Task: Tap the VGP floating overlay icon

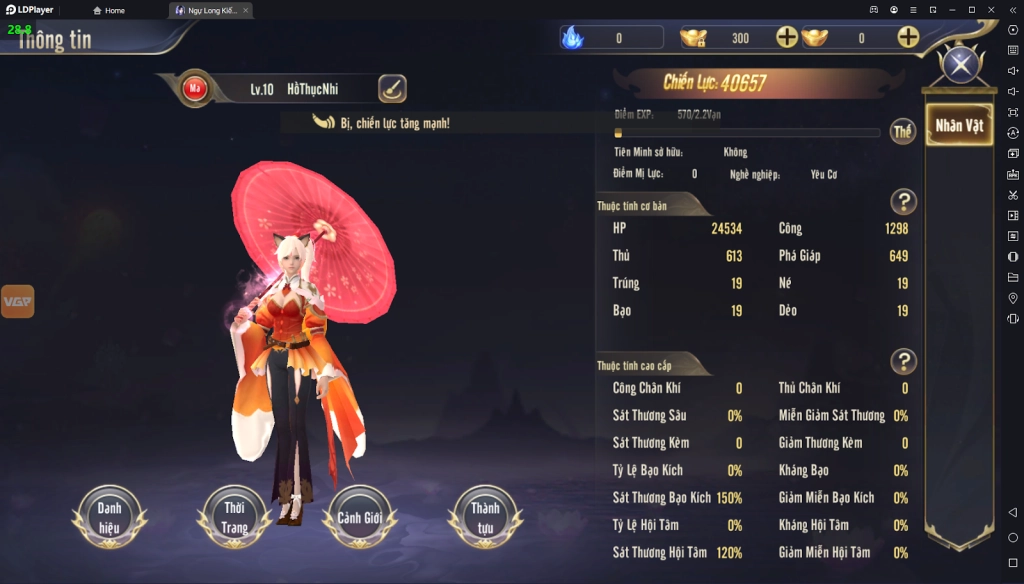Action: pos(17,301)
